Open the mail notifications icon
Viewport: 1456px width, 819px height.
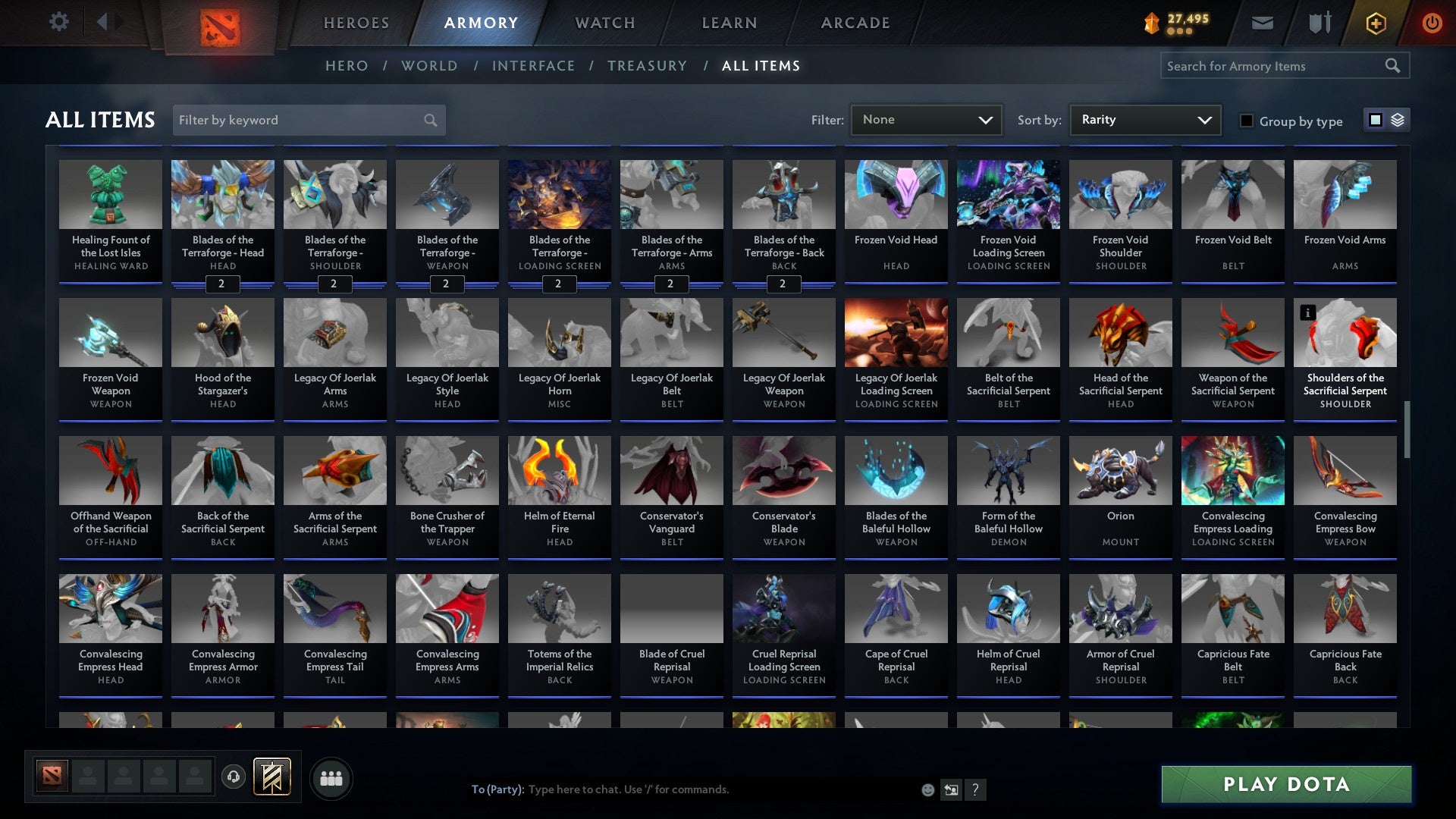coord(1262,23)
